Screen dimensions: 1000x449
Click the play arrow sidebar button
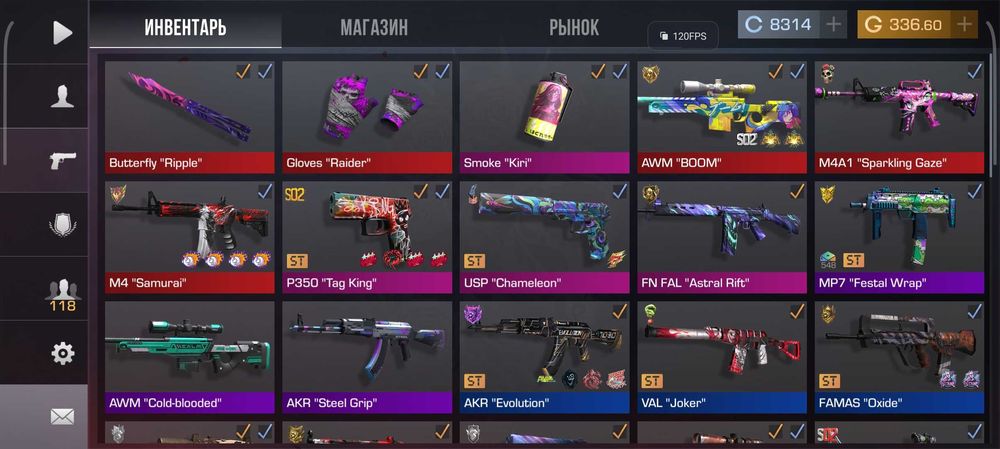click(62, 32)
